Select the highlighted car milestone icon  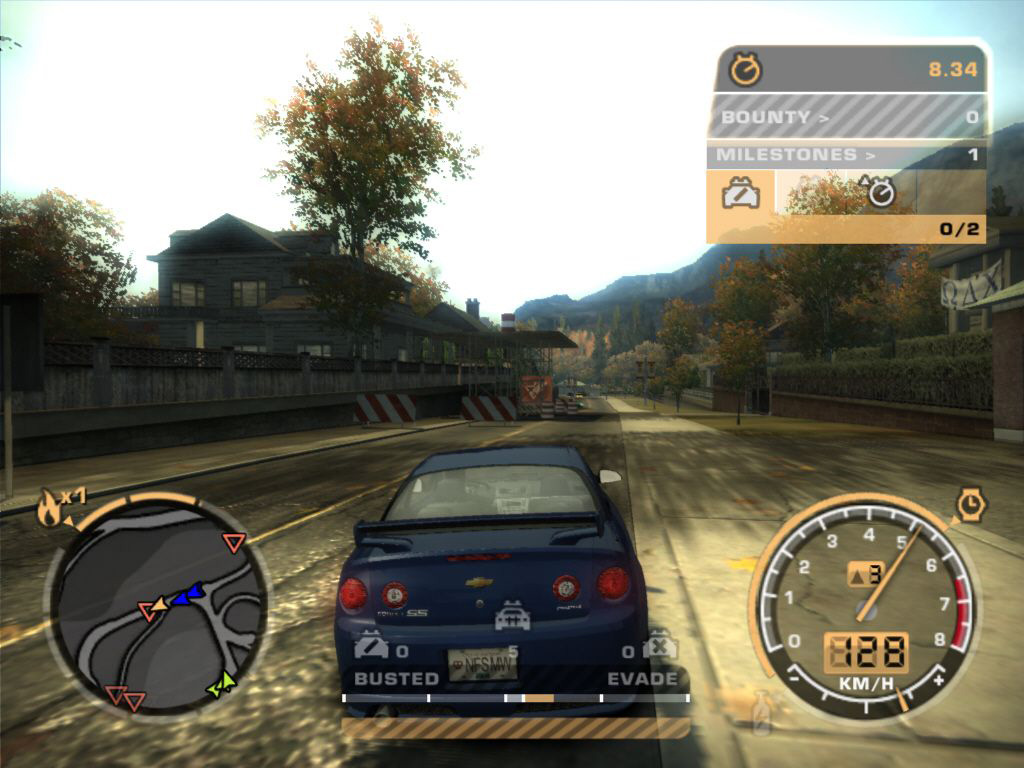(x=741, y=191)
